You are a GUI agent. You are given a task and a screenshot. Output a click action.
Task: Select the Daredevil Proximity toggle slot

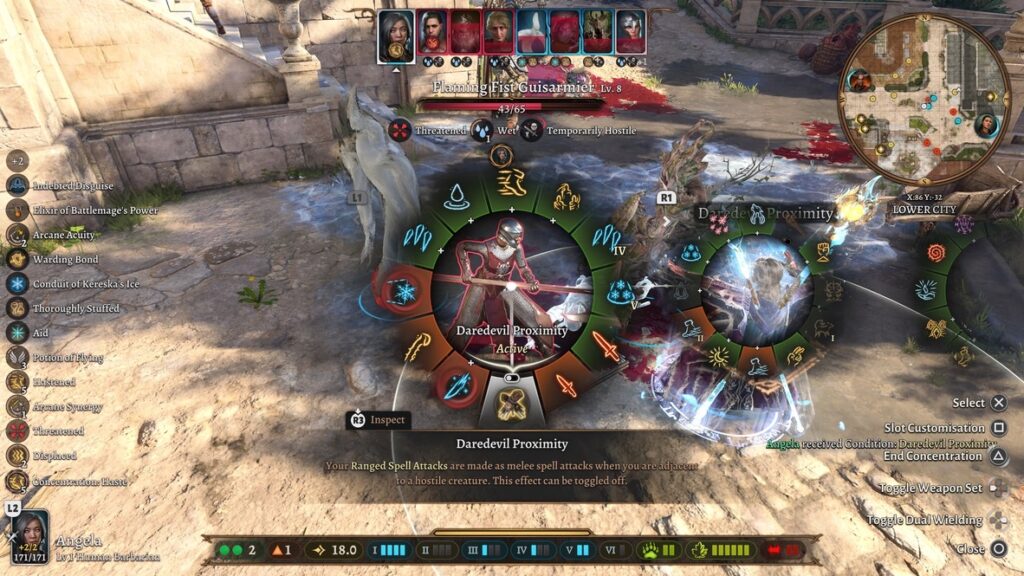click(512, 397)
